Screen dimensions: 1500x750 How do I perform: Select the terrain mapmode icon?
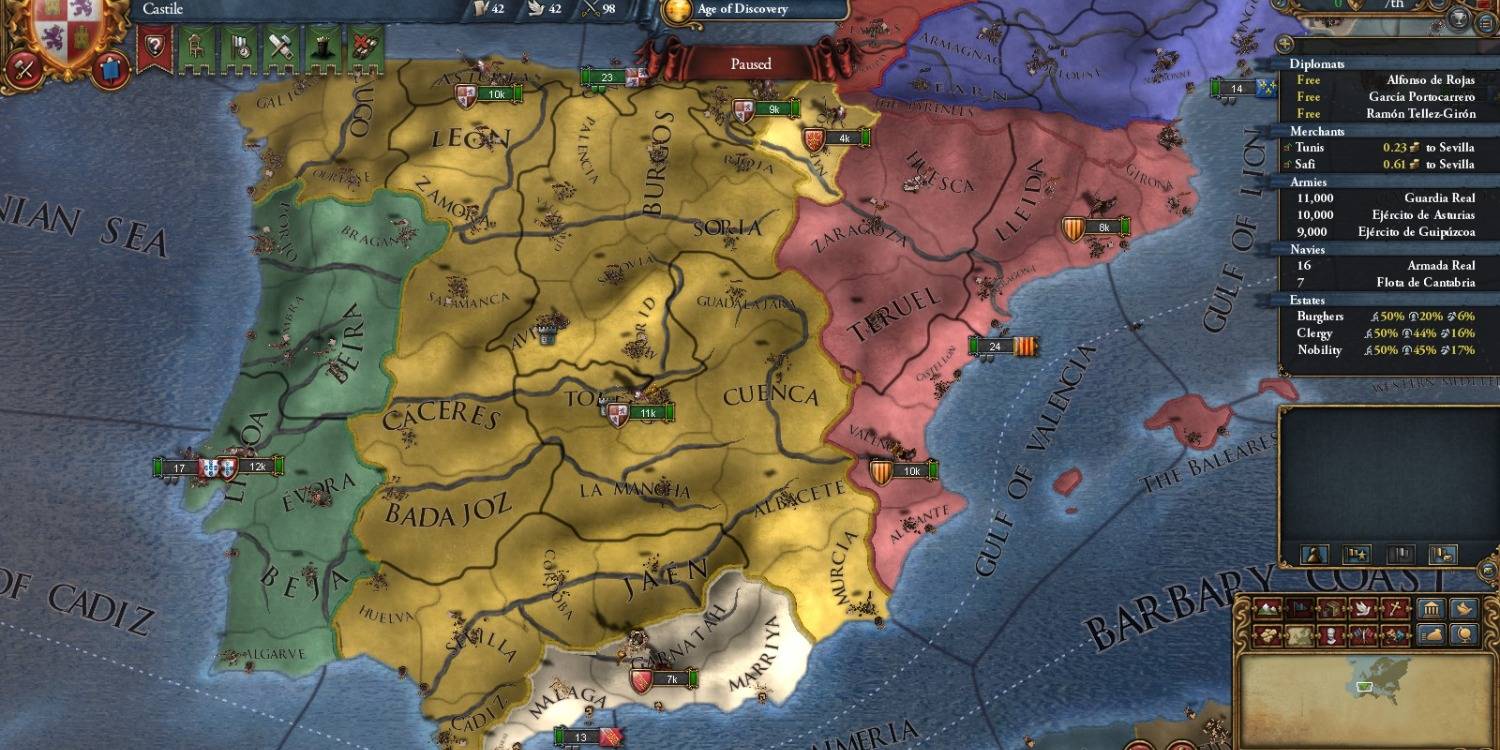(1266, 608)
